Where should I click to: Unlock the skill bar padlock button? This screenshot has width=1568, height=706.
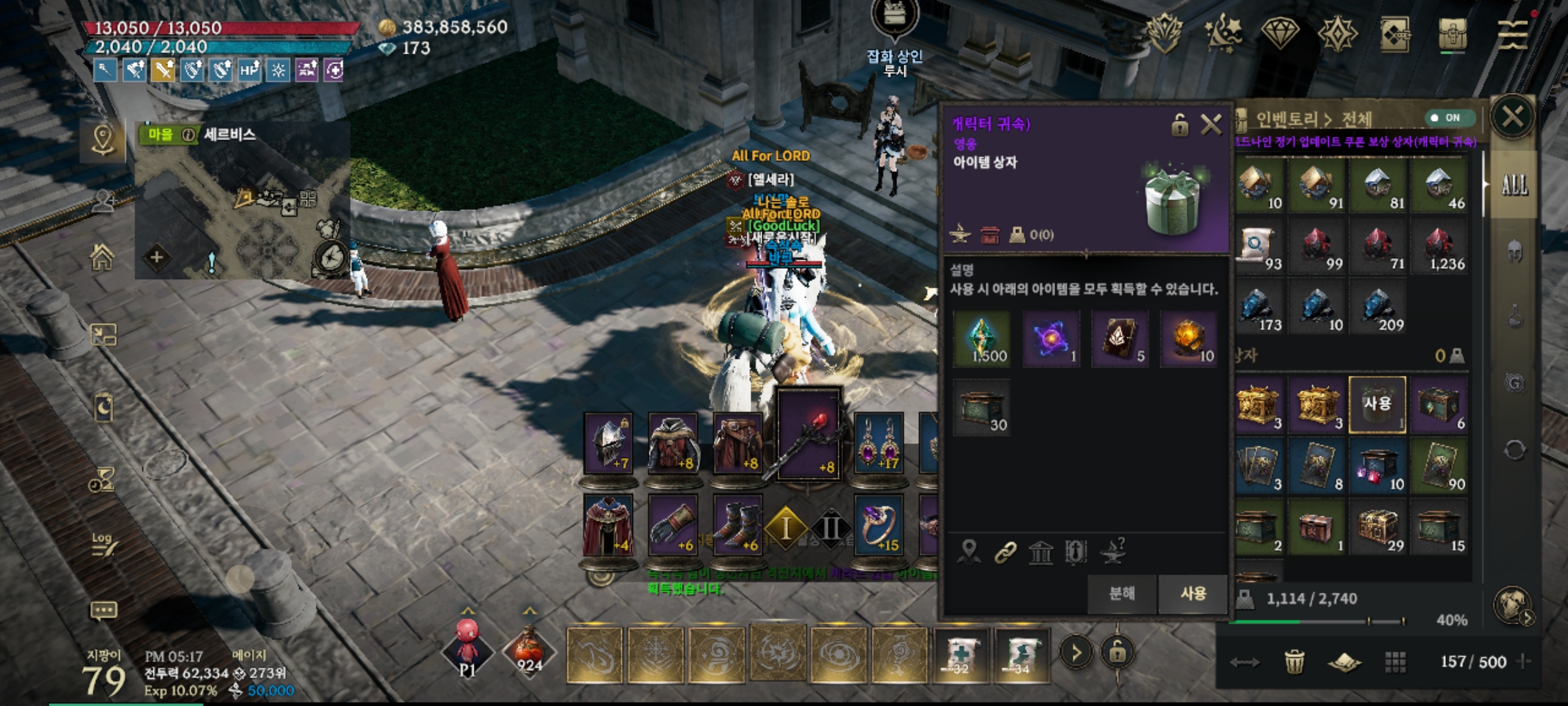click(x=1117, y=652)
